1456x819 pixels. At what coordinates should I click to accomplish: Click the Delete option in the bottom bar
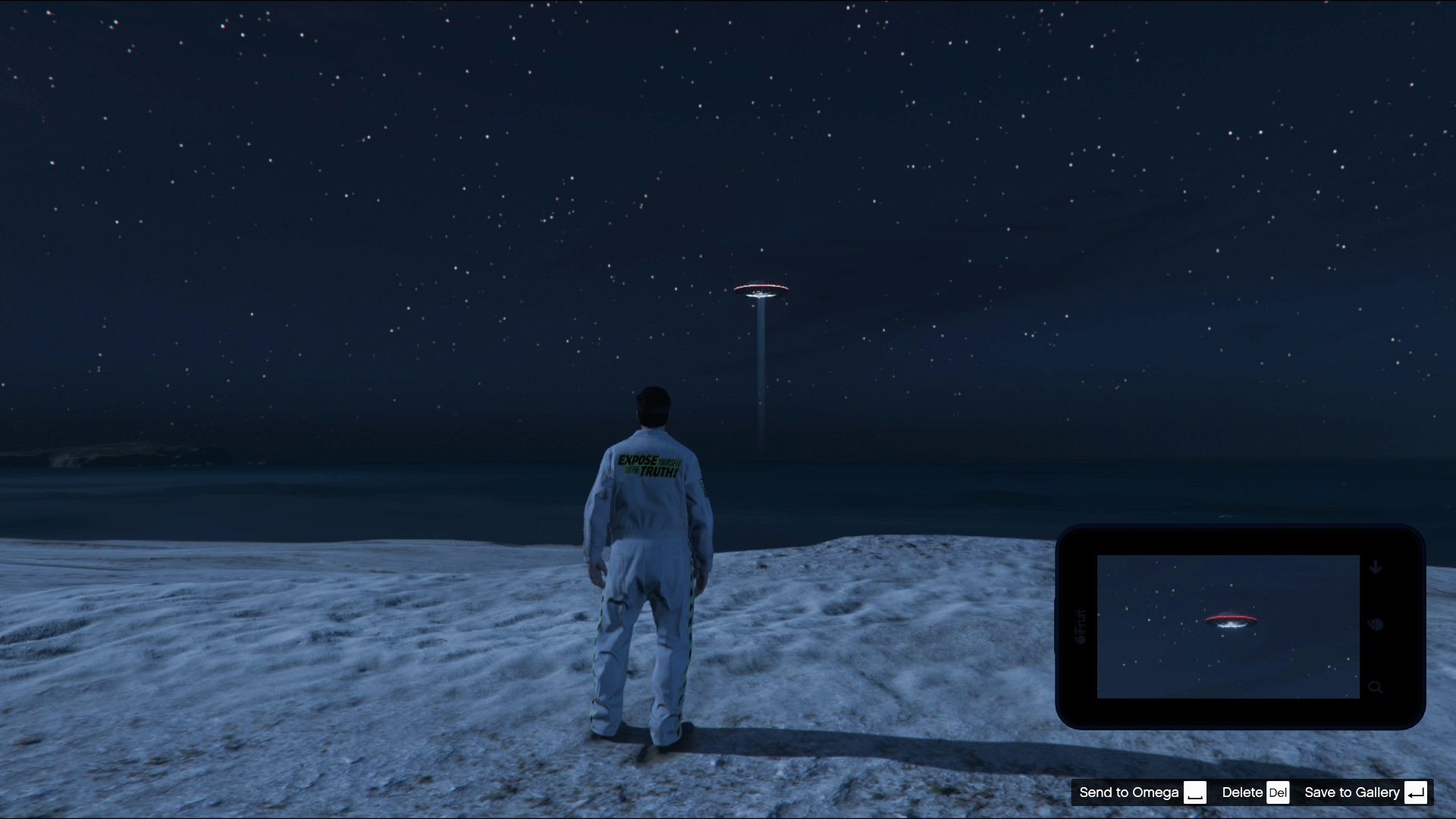(1242, 792)
